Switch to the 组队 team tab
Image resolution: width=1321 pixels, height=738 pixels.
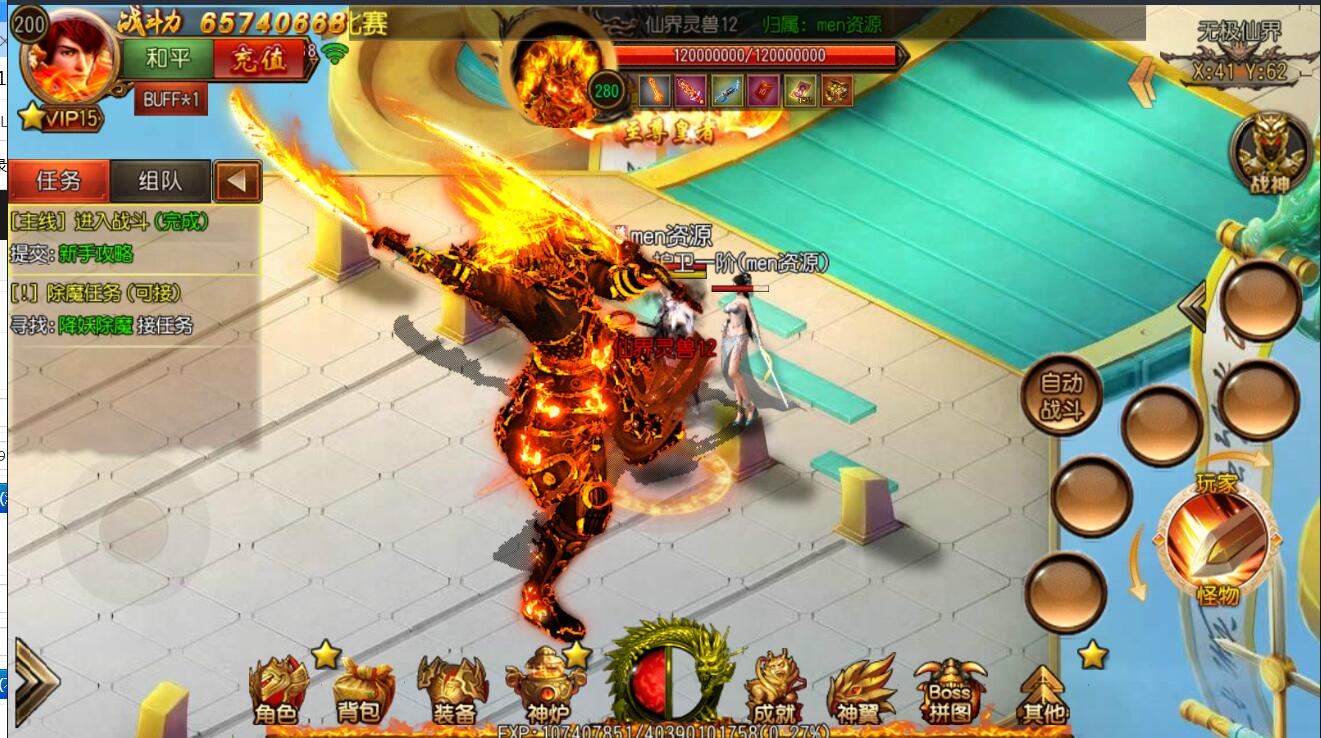160,181
